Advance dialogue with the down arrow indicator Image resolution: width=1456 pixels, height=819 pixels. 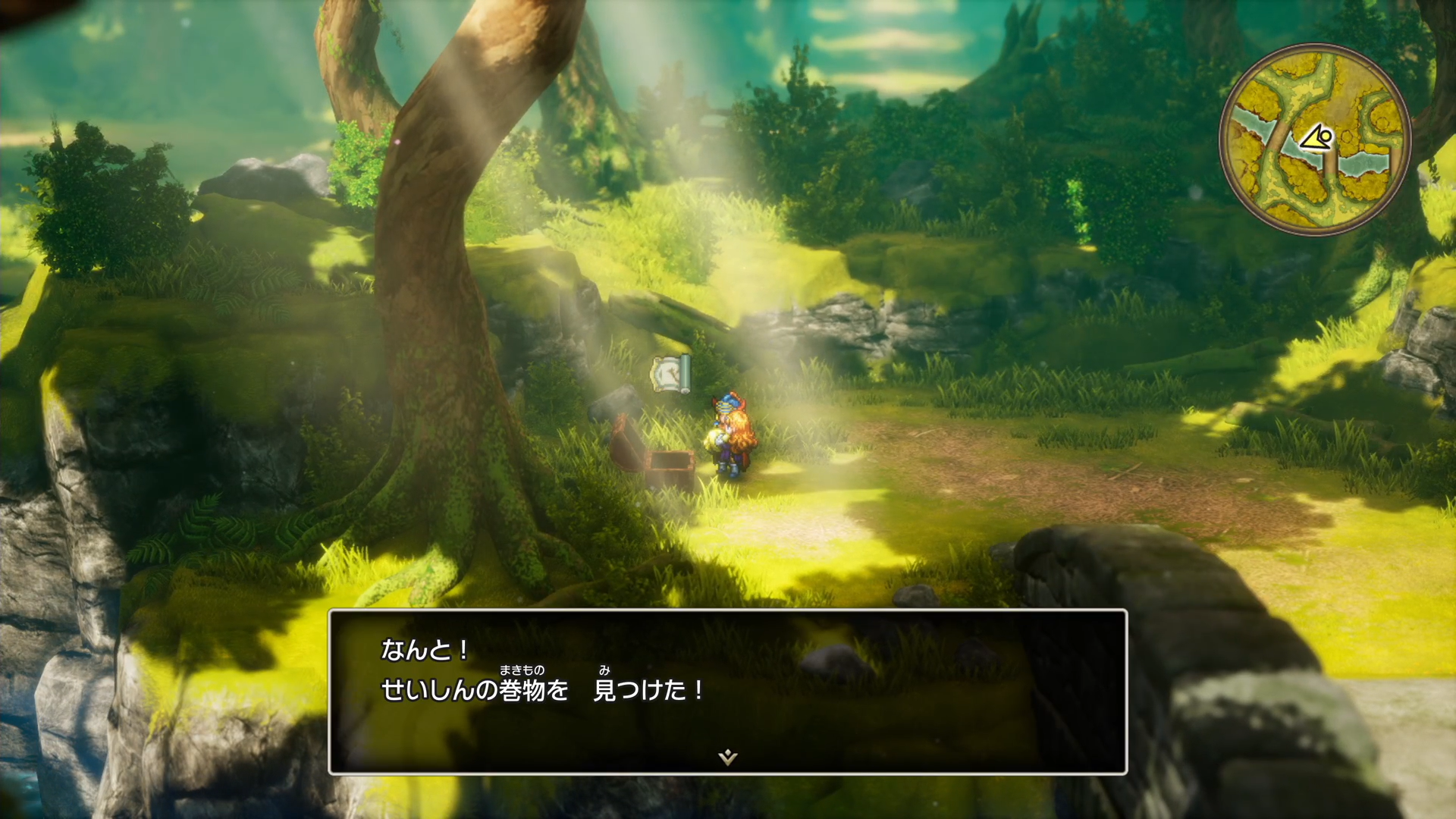coord(727,757)
